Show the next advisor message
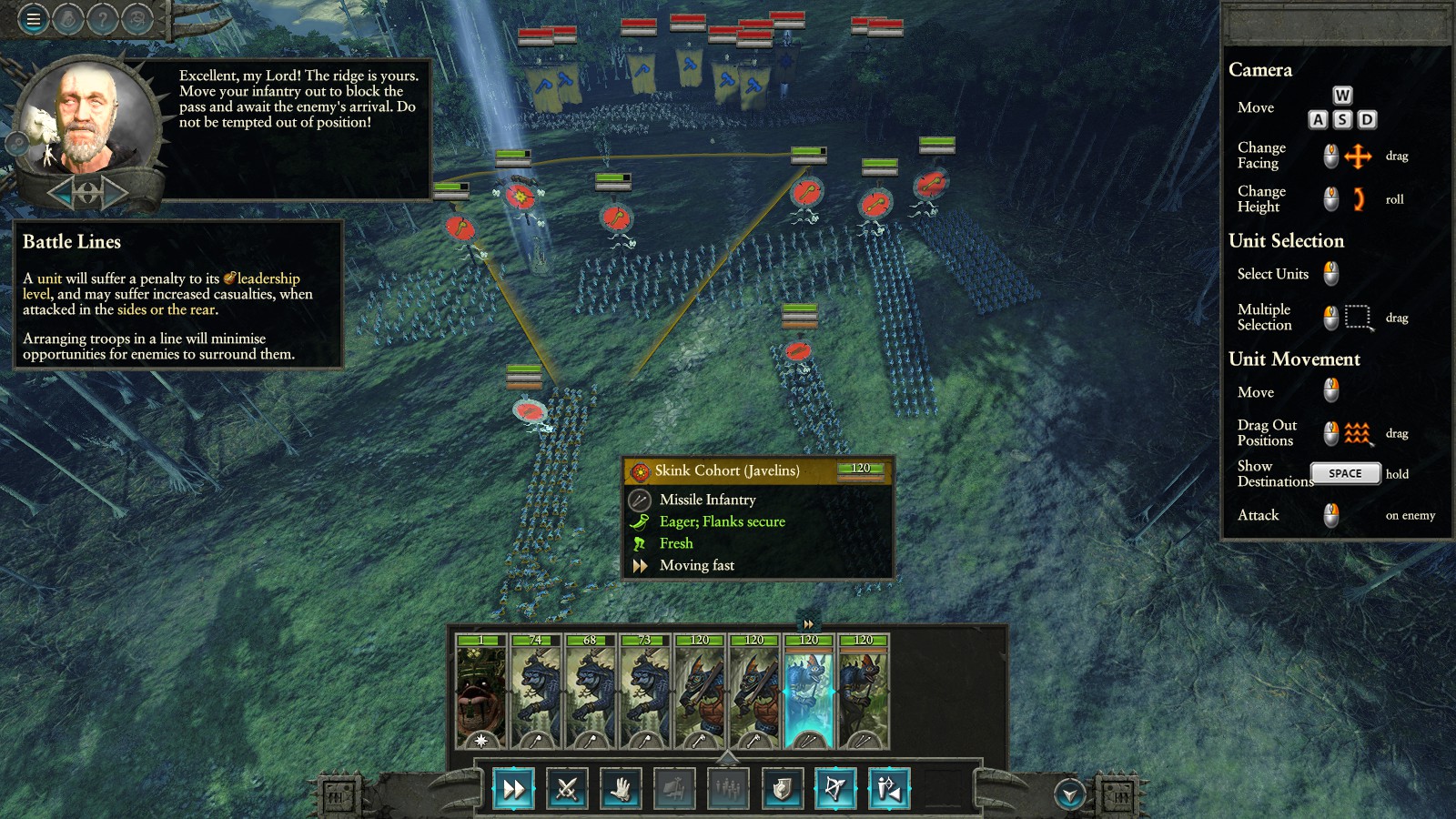The width and height of the screenshot is (1456, 819). tap(115, 192)
